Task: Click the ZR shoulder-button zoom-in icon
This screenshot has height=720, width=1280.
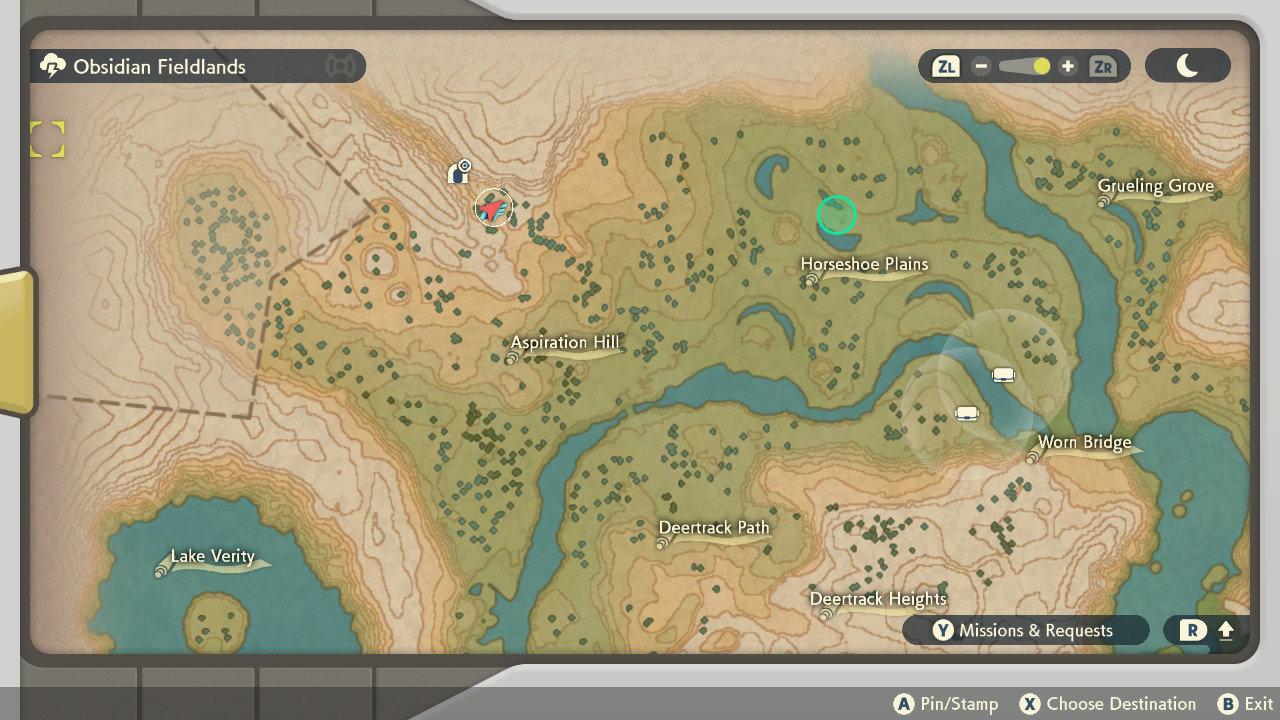Action: (x=1104, y=66)
